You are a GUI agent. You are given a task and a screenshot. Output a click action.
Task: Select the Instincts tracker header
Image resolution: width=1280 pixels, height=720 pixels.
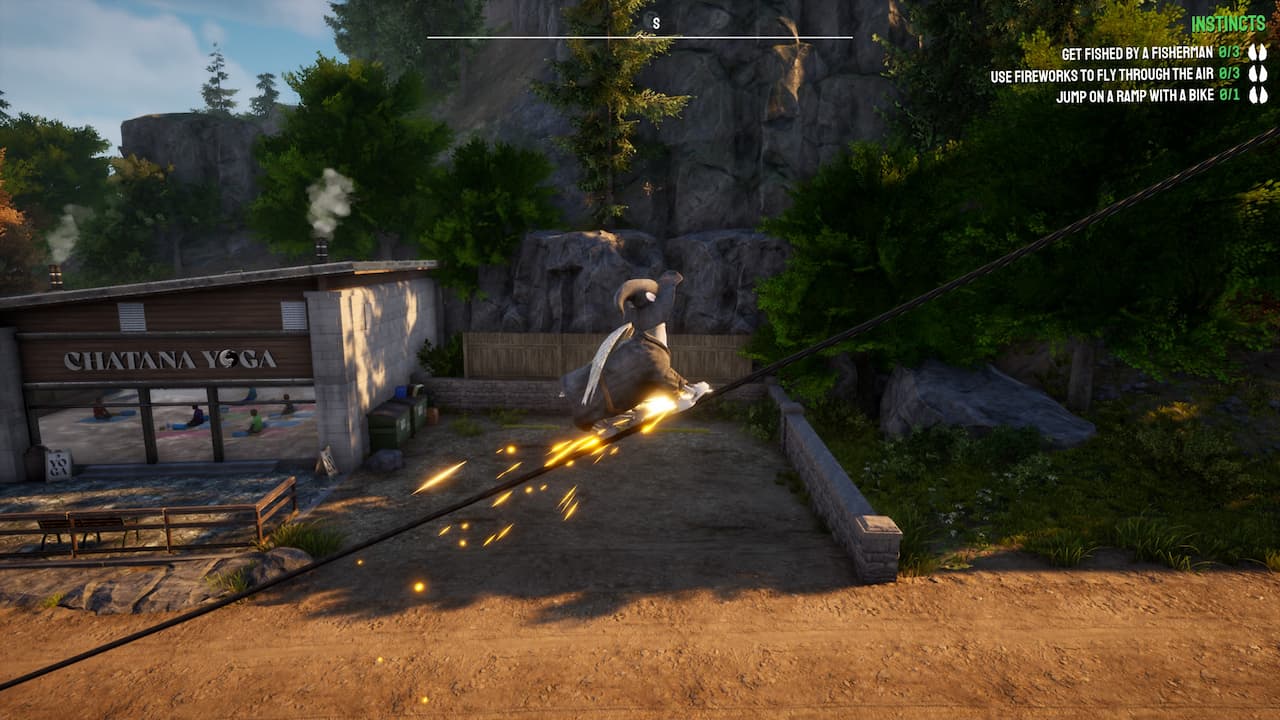pos(1229,23)
